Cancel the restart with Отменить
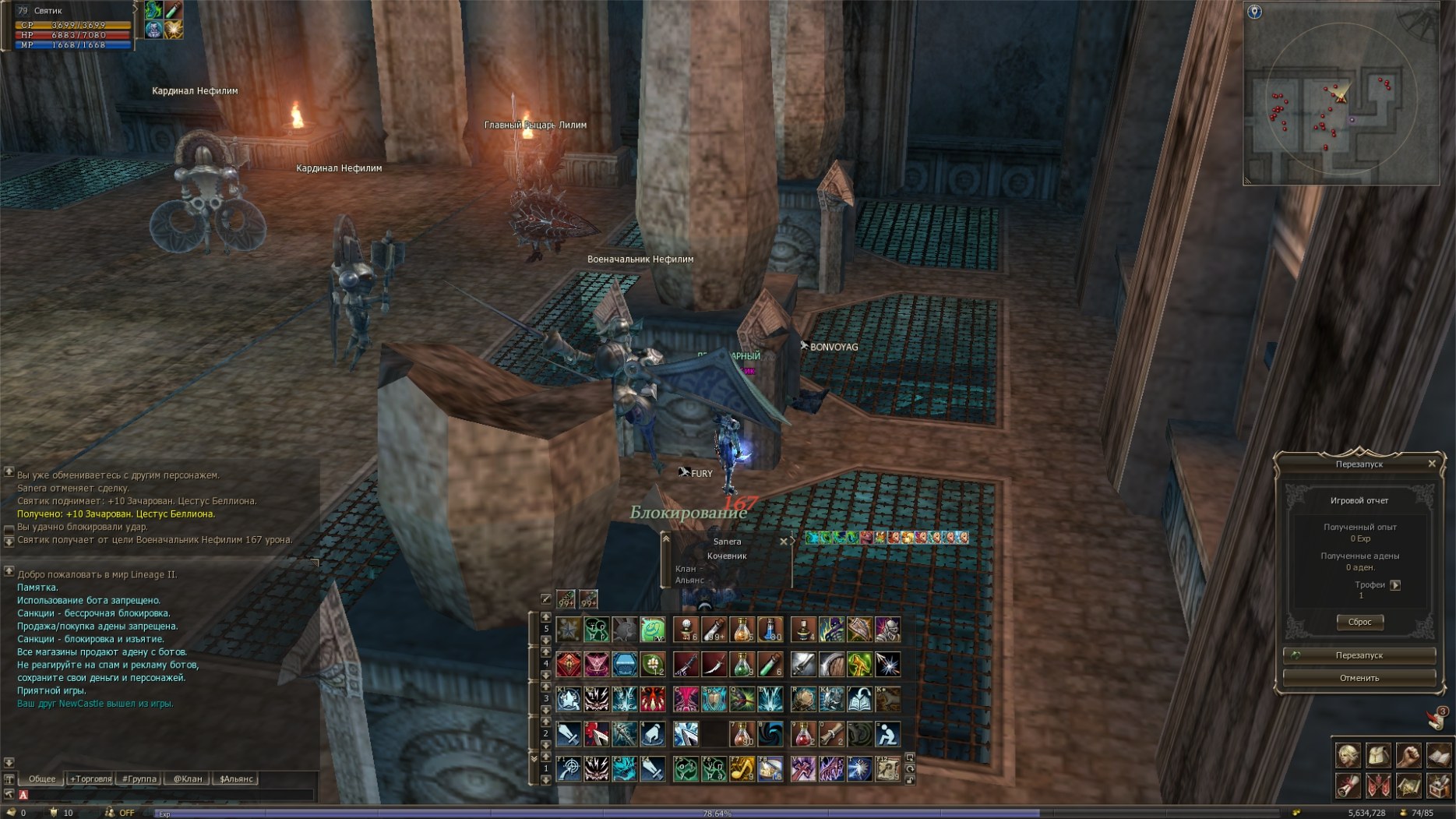This screenshot has height=819, width=1456. click(x=1359, y=678)
